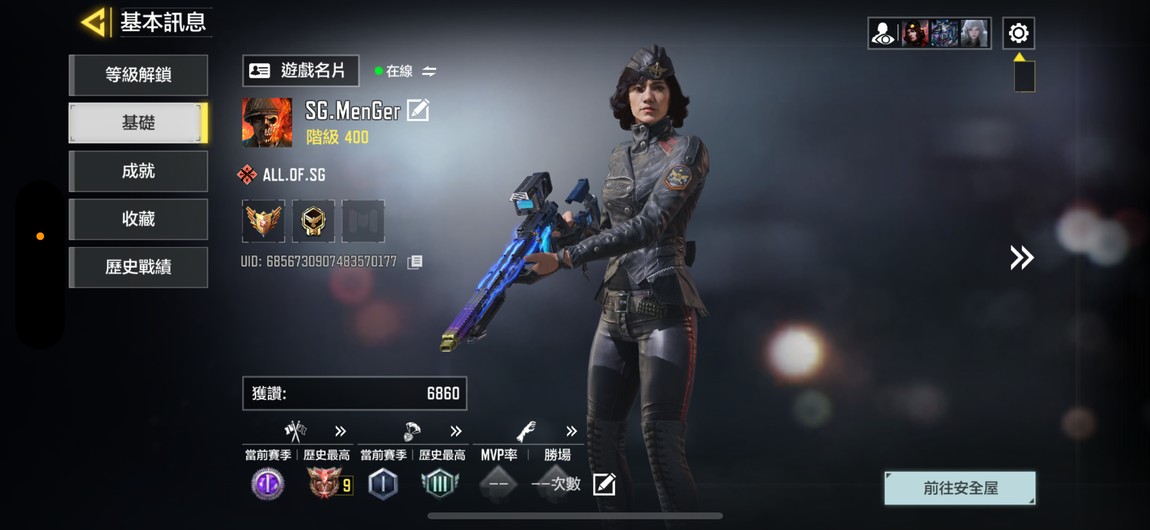
Task: Show next page with double-arrow
Action: pyautogui.click(x=1021, y=258)
